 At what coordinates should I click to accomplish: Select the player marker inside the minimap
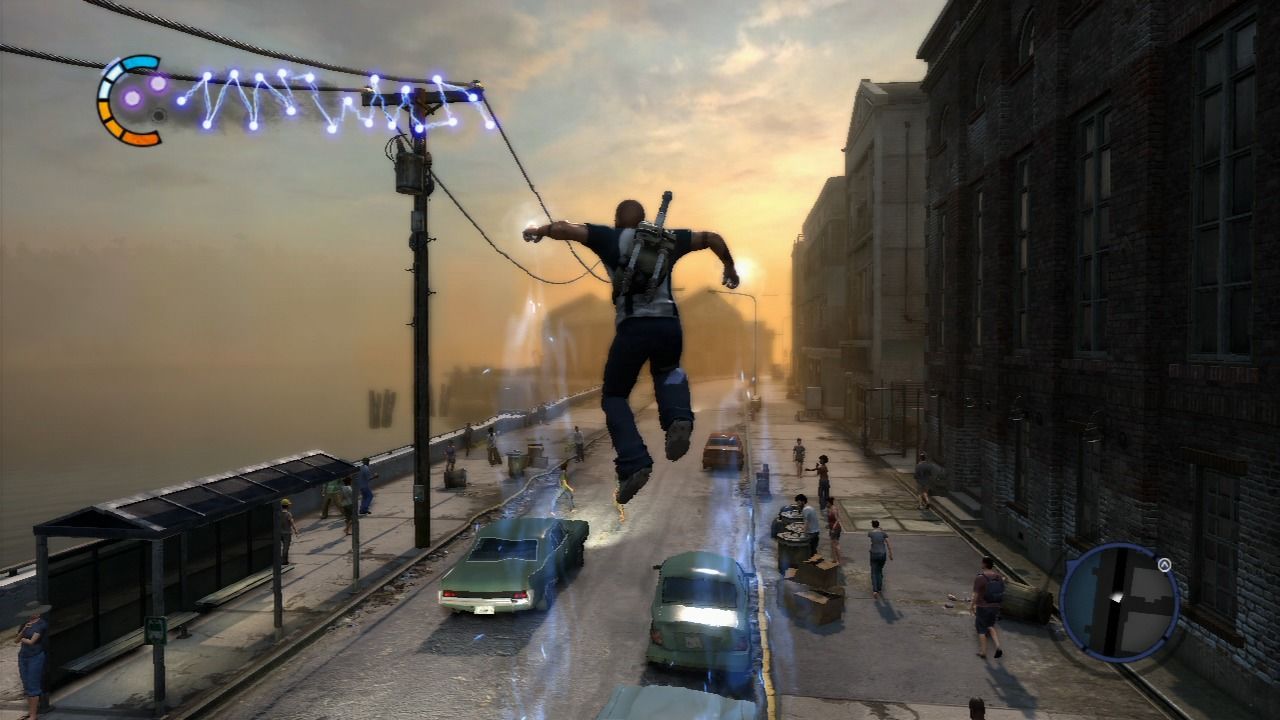(x=1116, y=597)
